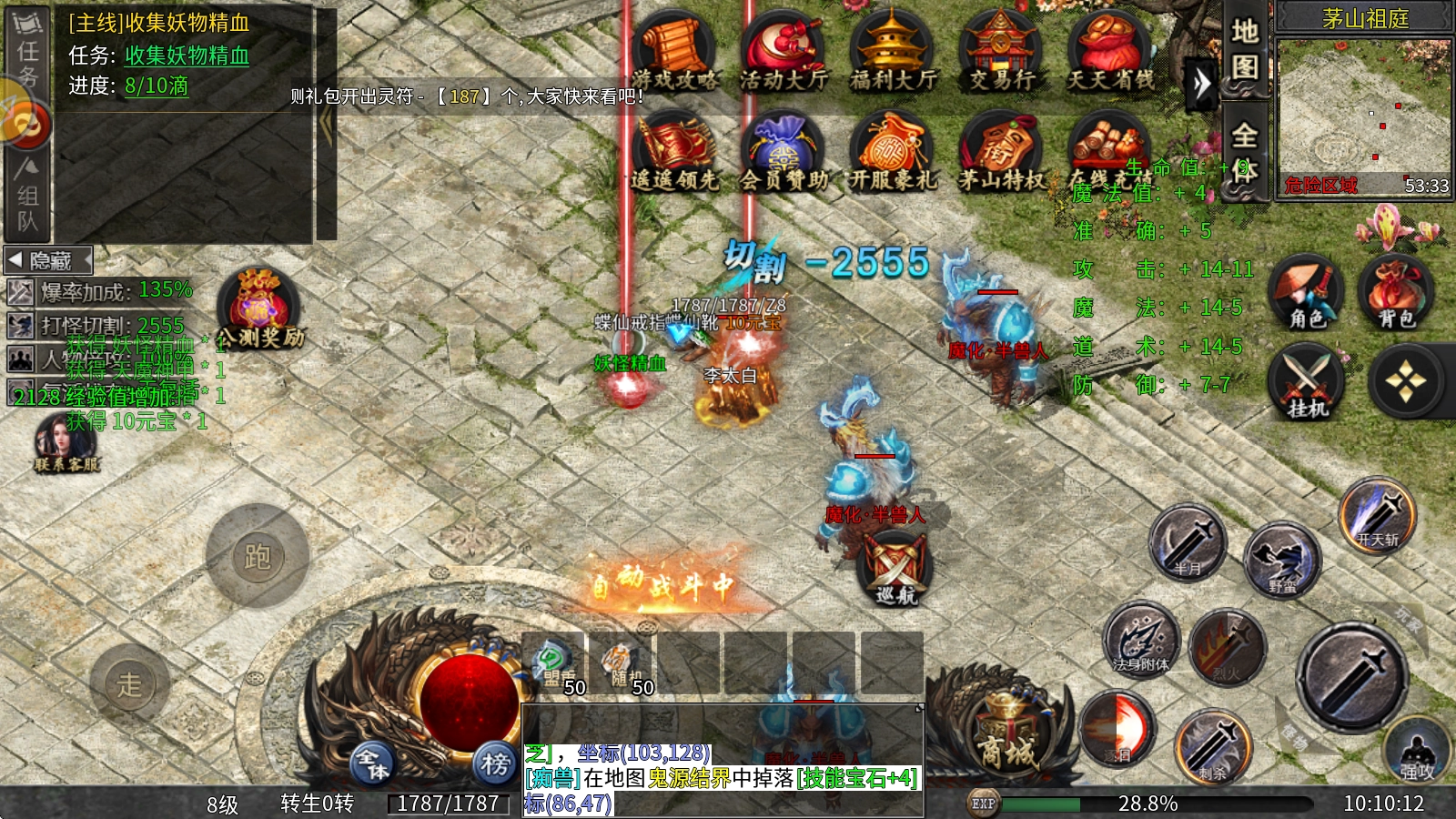The width and height of the screenshot is (1456, 819).
Task: Contact support via 联系客服 portrait
Action: click(66, 441)
